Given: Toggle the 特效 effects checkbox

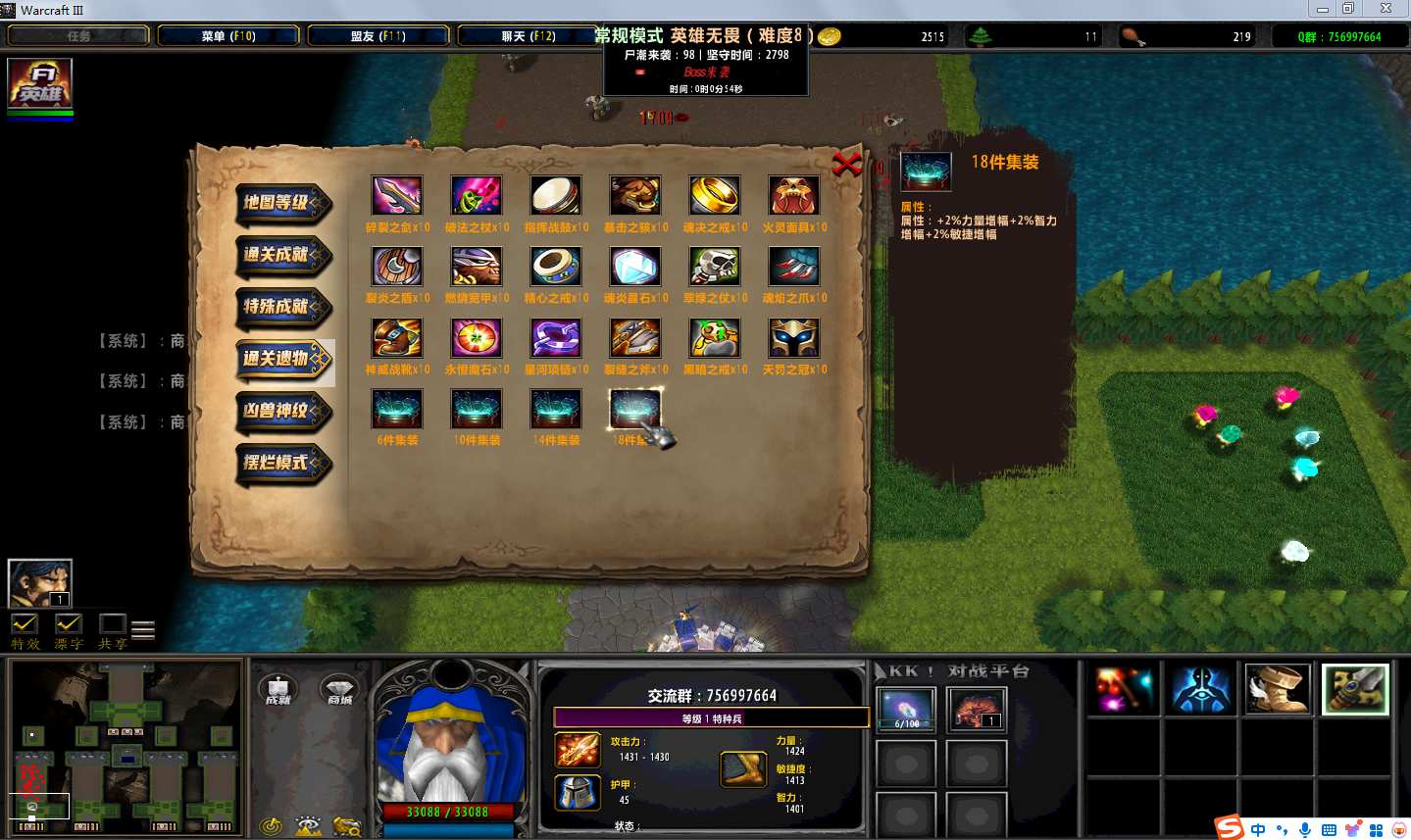Looking at the screenshot, I should coord(25,624).
